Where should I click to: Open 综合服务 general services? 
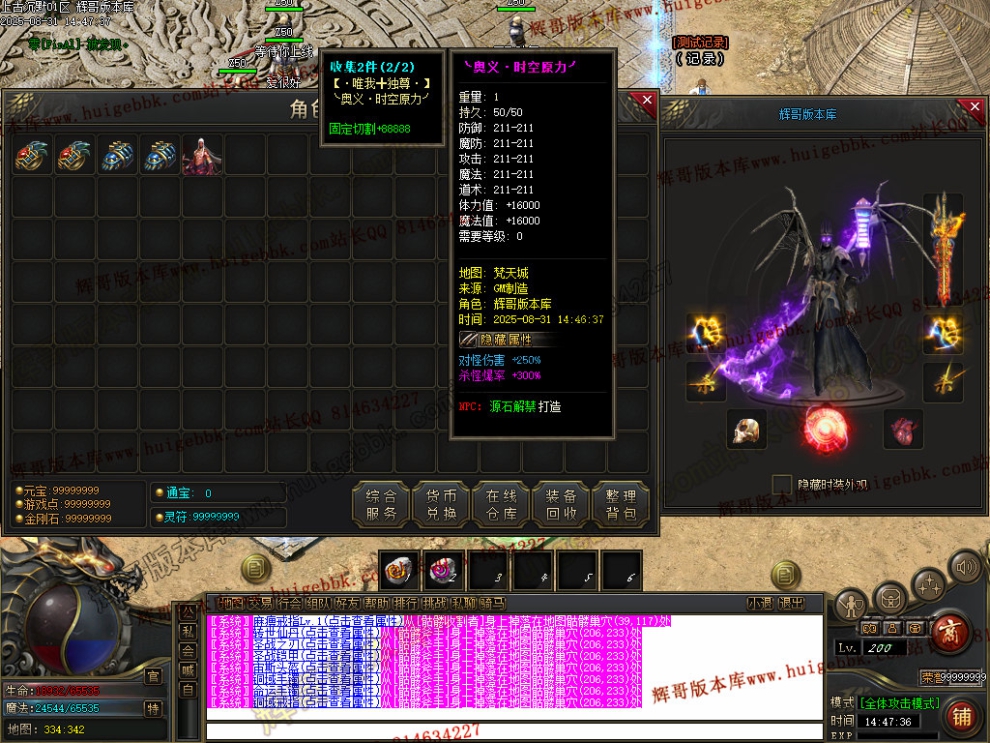tap(381, 505)
